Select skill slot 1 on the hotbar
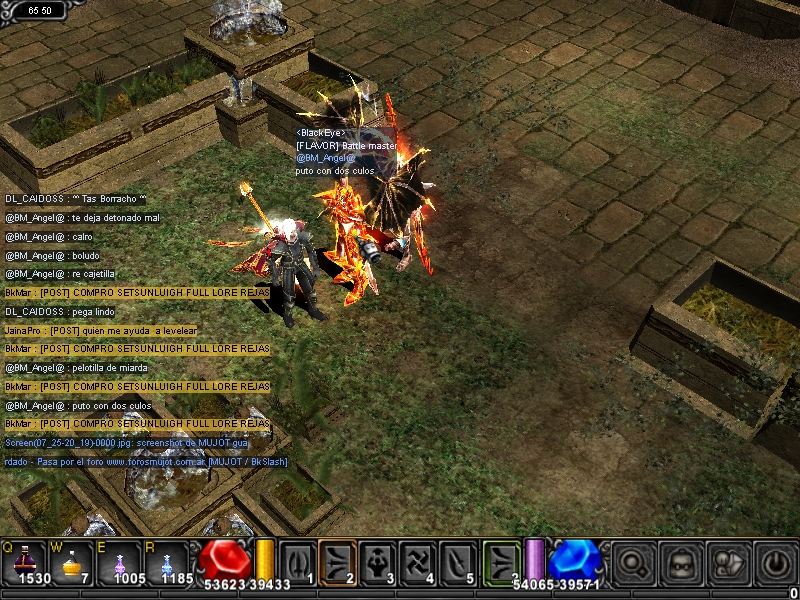 (298, 562)
